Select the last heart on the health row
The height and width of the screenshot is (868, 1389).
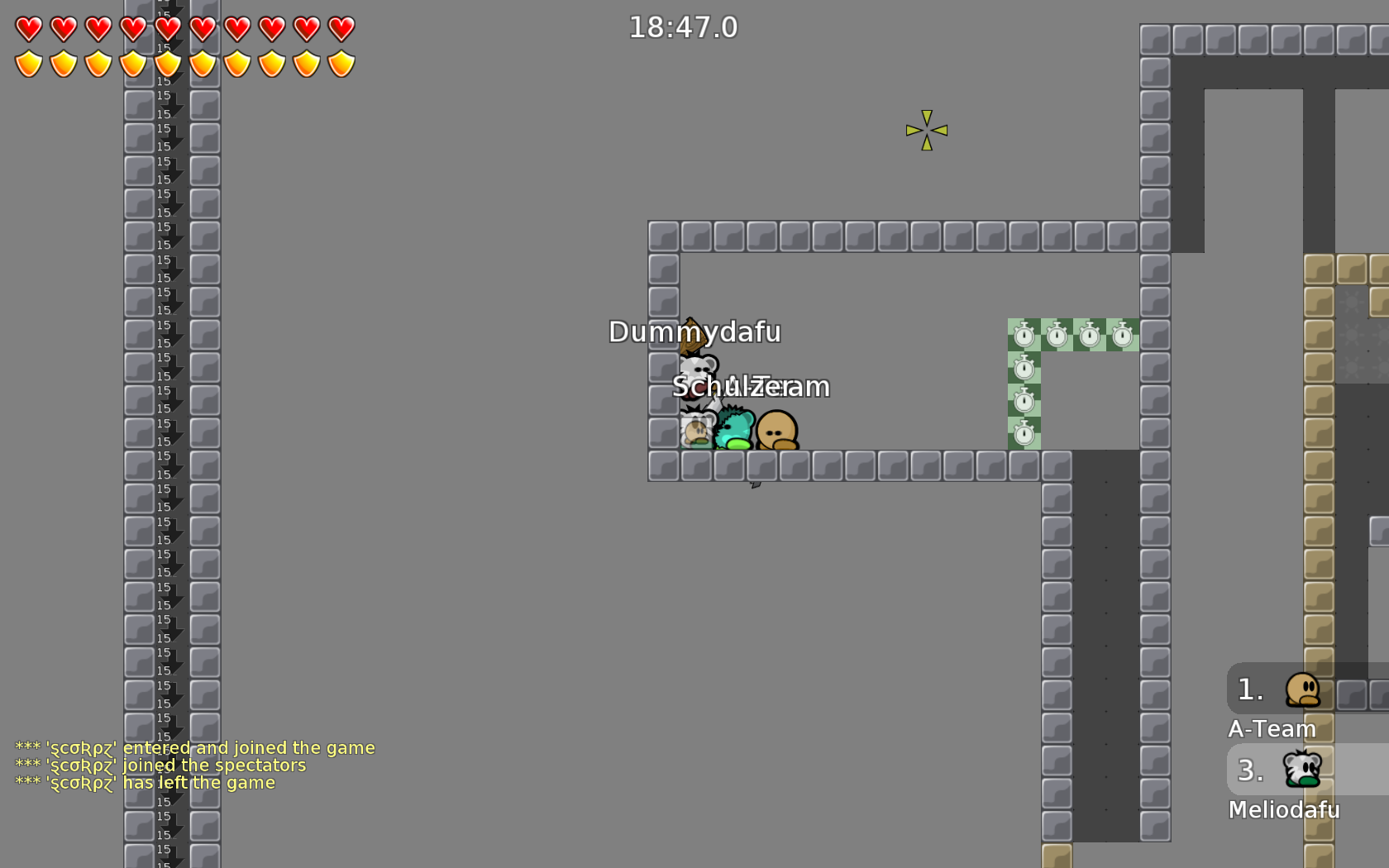[340, 28]
